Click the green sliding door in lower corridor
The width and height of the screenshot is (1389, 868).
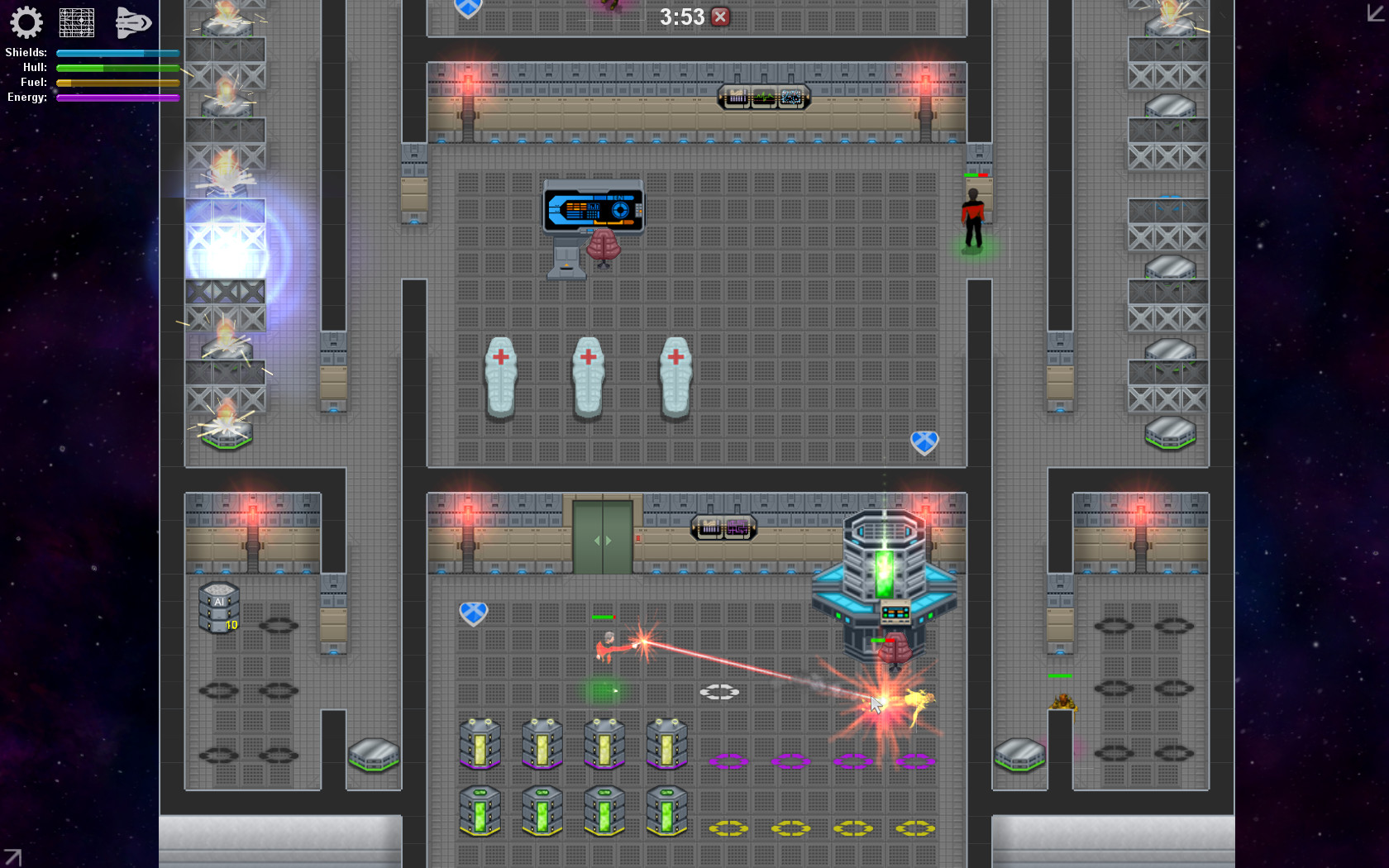[602, 539]
